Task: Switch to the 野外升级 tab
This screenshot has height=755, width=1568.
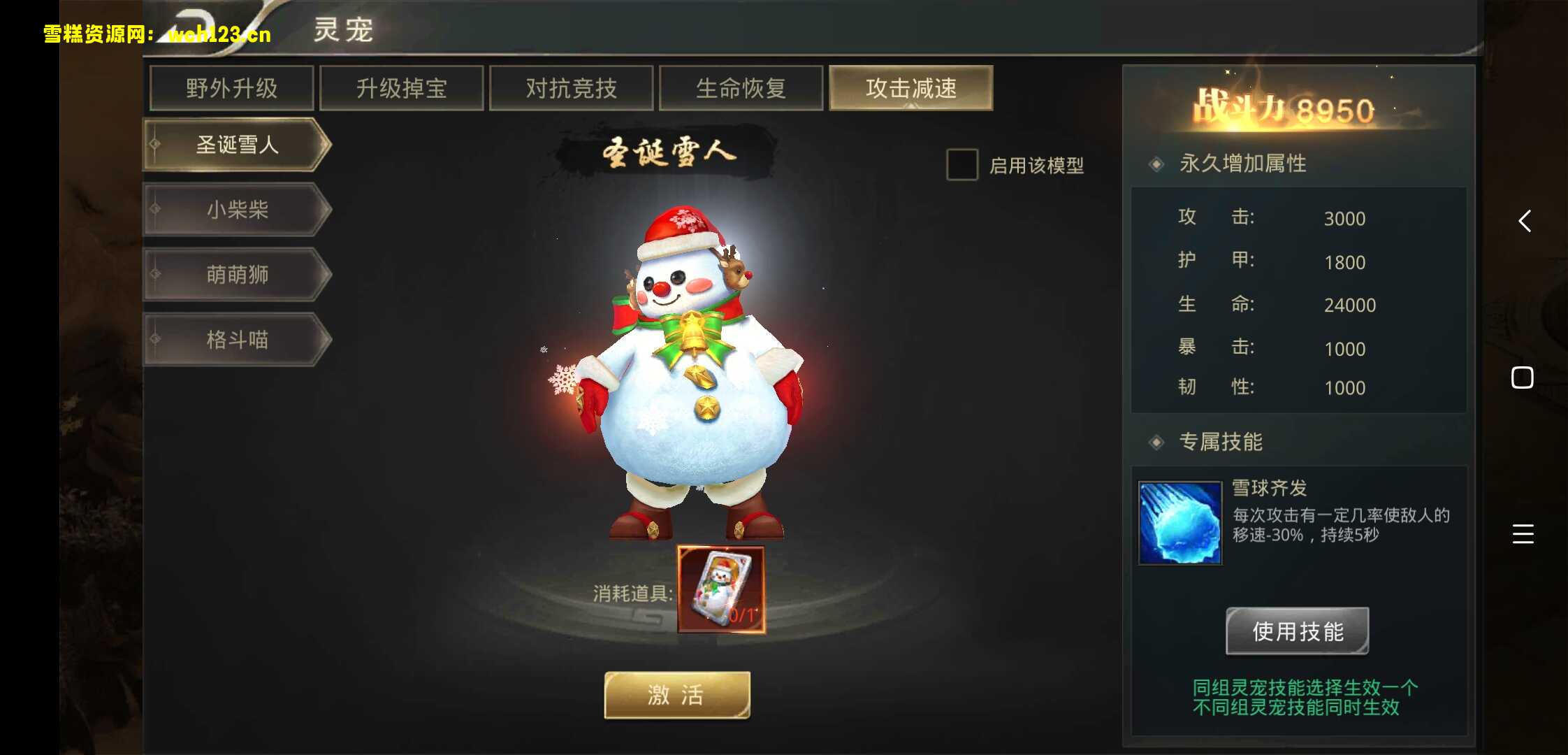Action: (231, 88)
